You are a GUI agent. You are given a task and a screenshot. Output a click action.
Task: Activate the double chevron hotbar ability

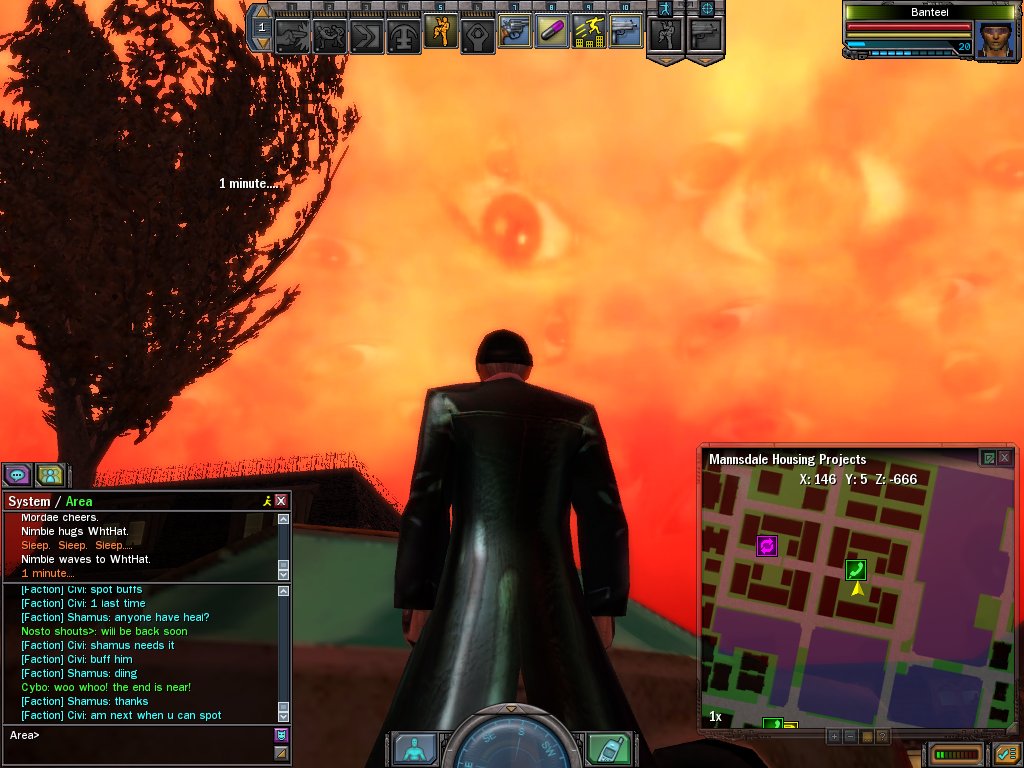[x=366, y=36]
